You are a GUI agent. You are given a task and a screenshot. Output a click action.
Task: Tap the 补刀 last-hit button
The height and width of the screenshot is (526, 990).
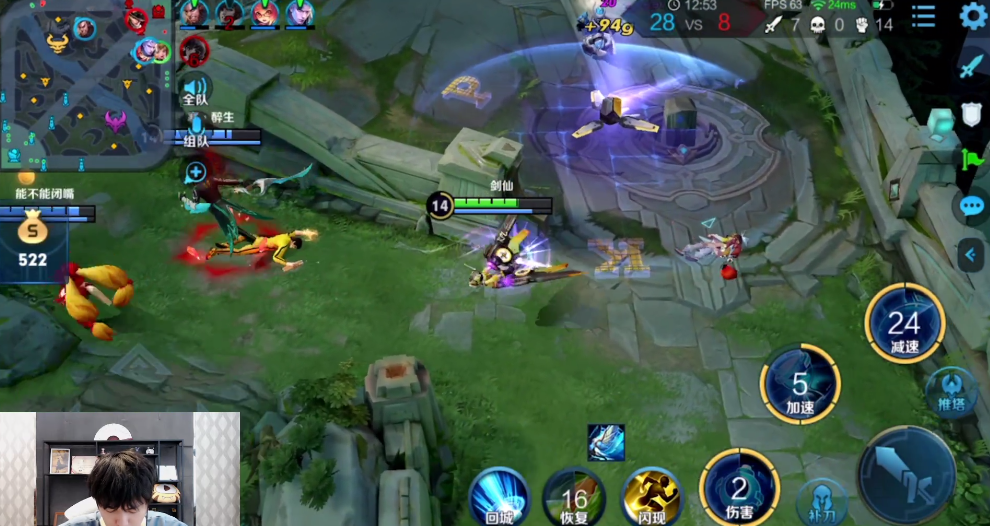coord(822,503)
